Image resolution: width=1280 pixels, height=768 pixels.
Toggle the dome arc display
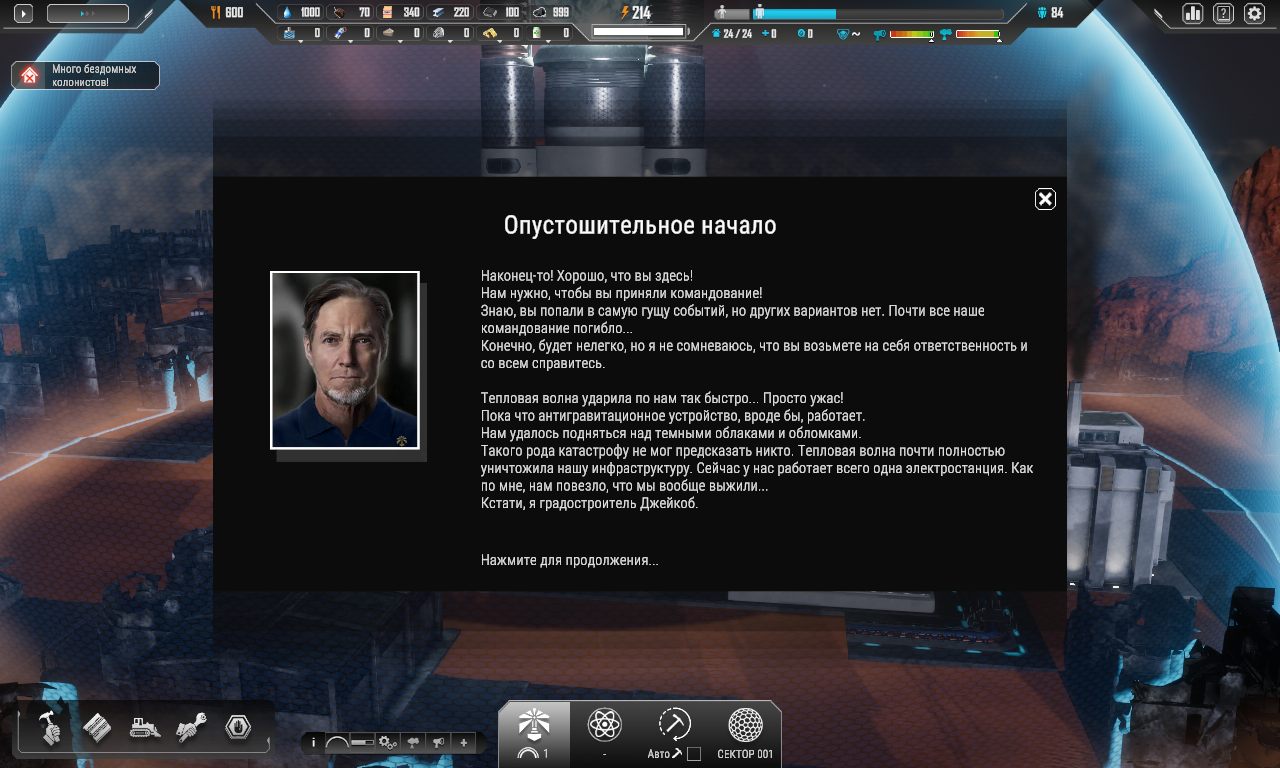337,742
